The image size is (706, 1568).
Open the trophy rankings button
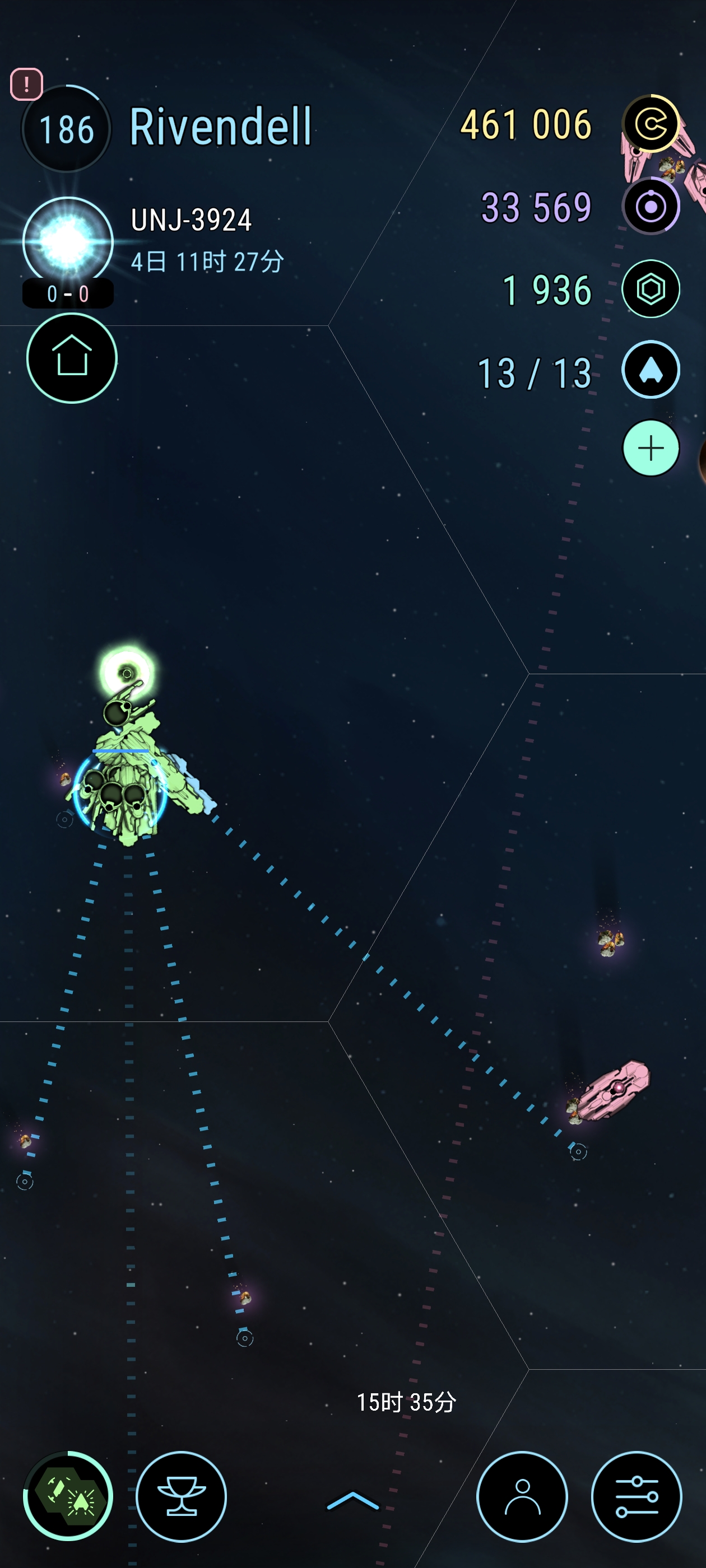(x=182, y=1496)
